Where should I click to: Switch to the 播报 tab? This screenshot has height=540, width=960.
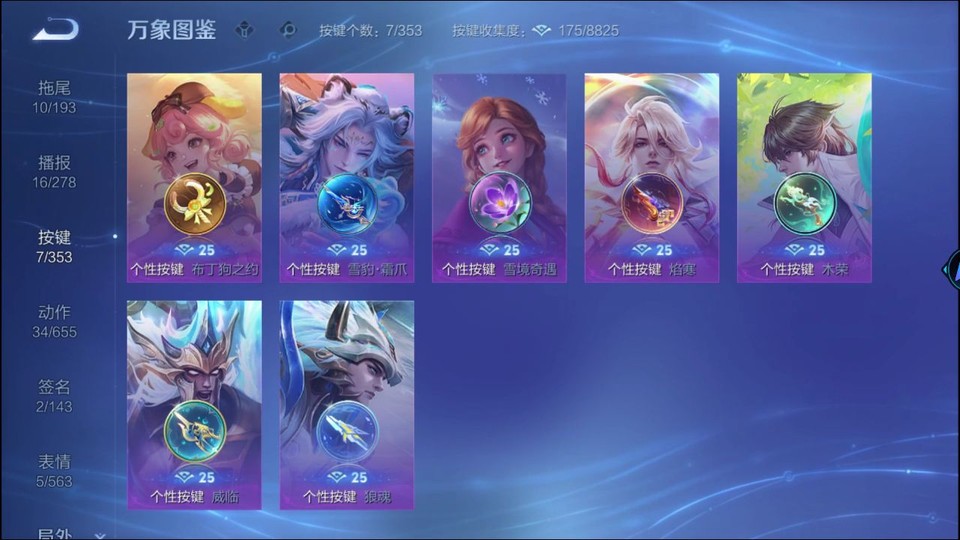tap(54, 171)
